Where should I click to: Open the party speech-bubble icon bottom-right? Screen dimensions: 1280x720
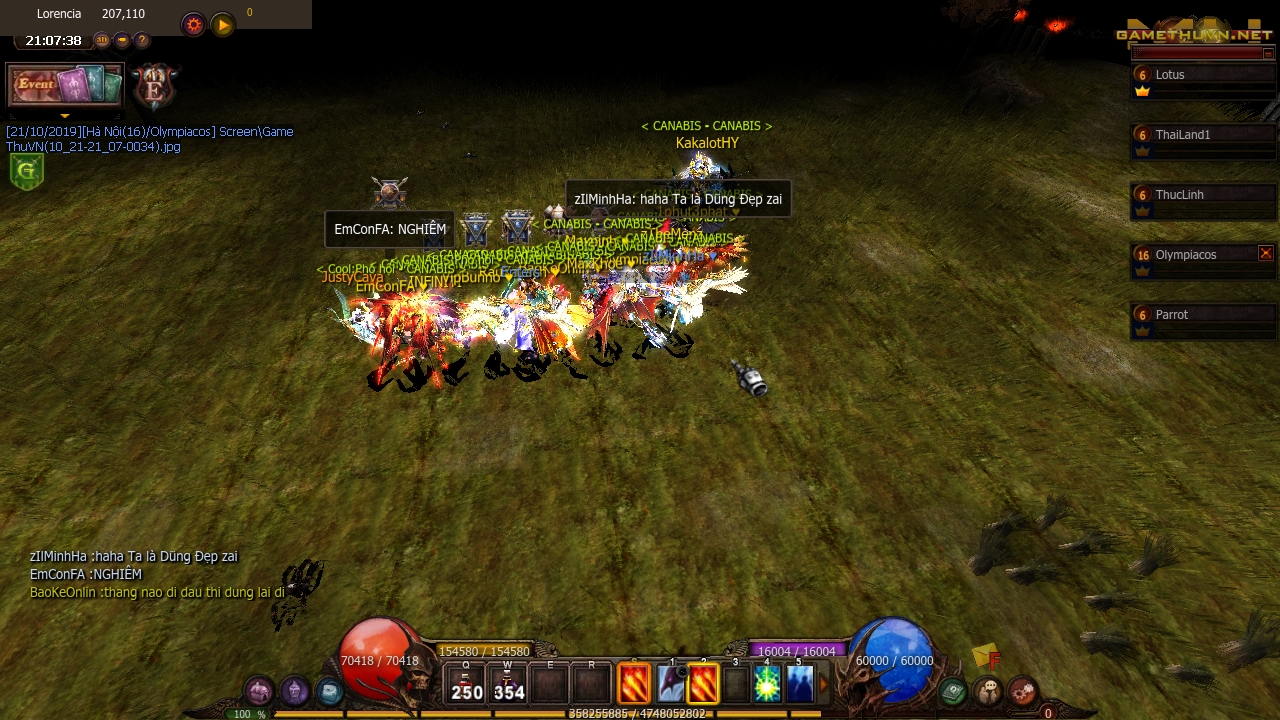point(987,689)
